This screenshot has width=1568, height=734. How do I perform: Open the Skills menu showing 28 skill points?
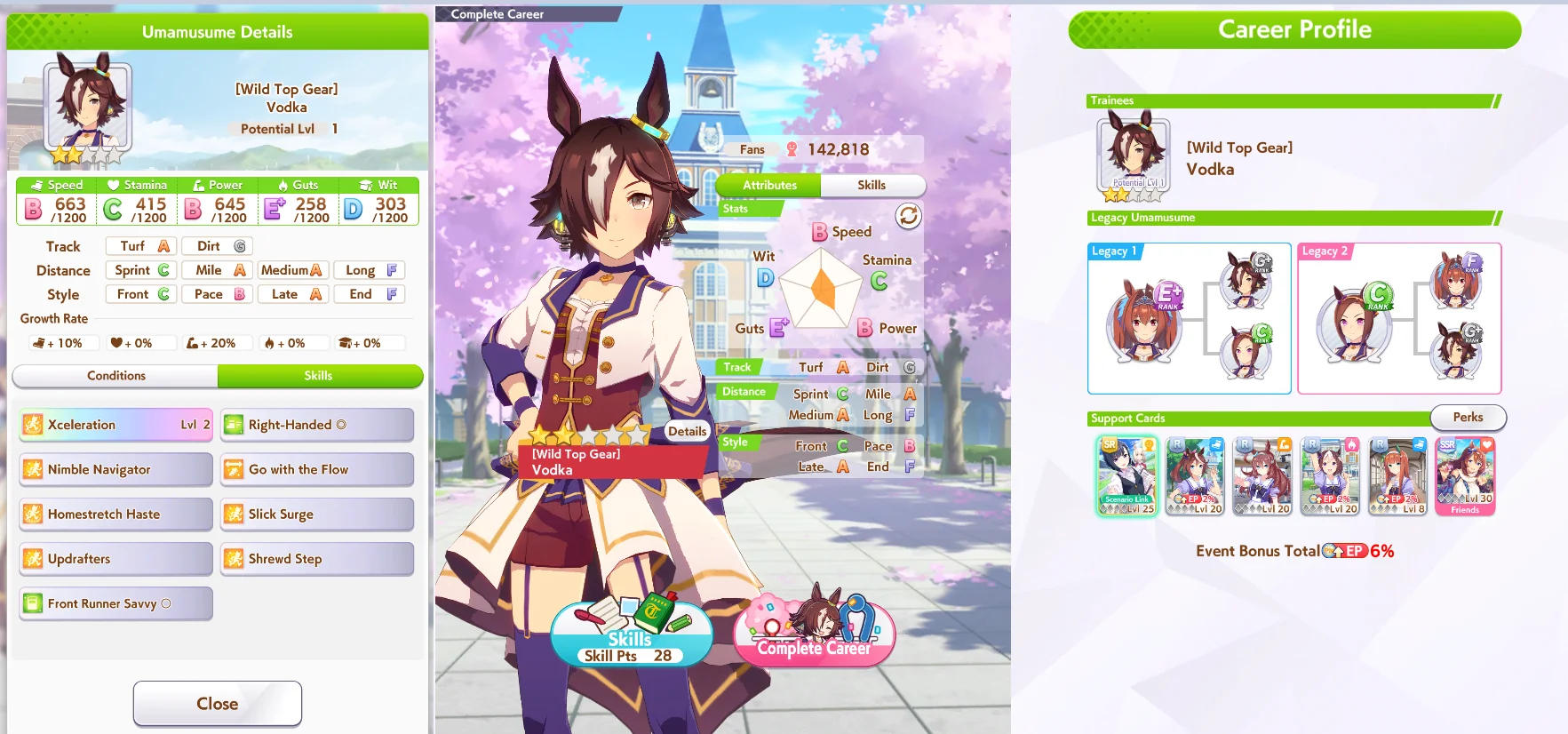click(632, 634)
